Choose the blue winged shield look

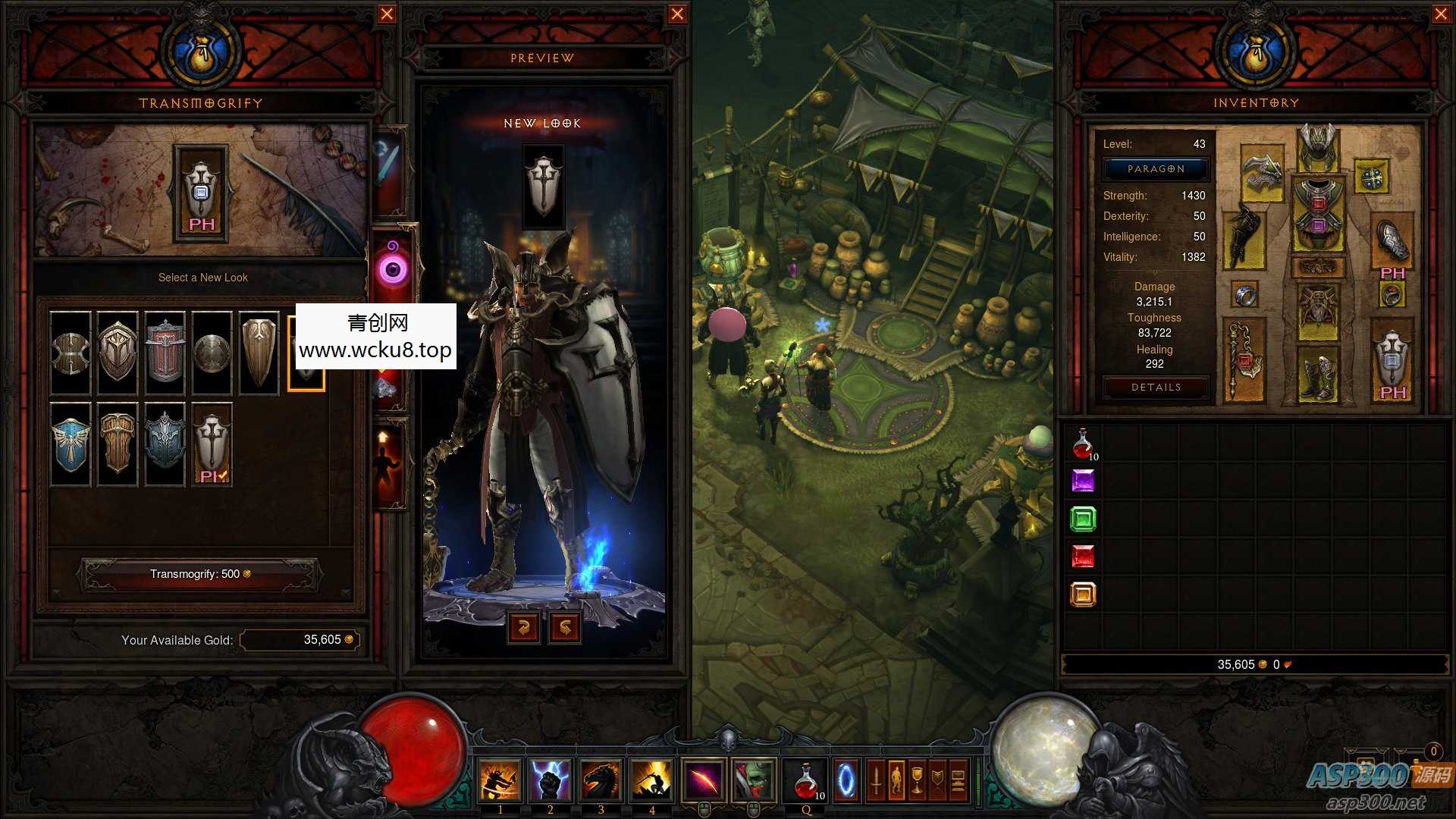(71, 444)
